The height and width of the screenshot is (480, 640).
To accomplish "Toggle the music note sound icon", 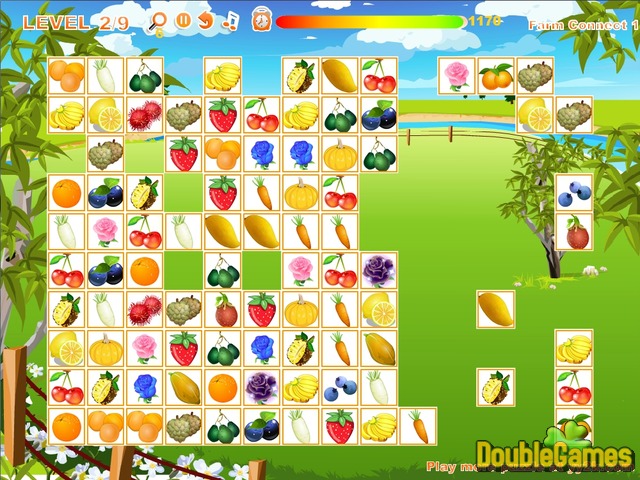I will point(230,20).
